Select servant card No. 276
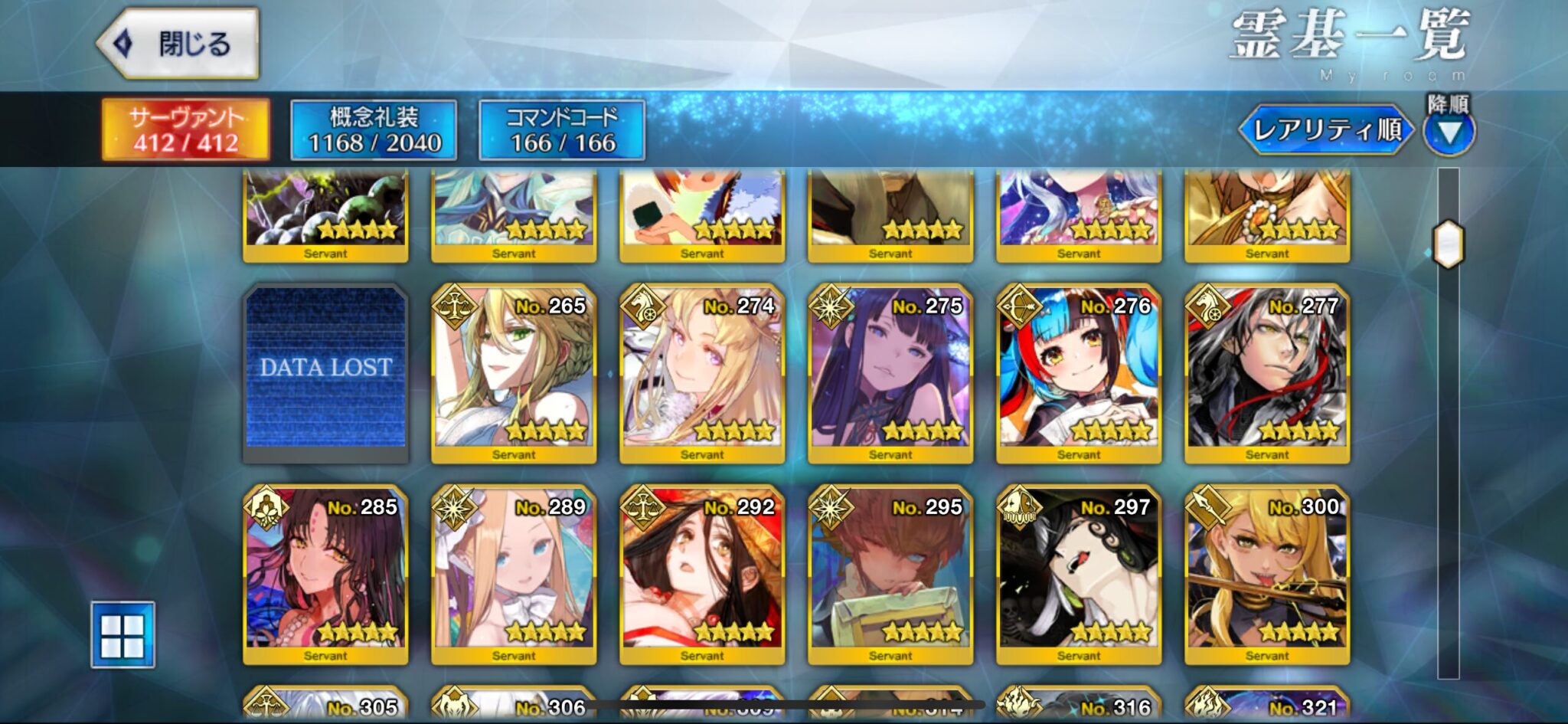This screenshot has height=724, width=1568. pos(1079,373)
